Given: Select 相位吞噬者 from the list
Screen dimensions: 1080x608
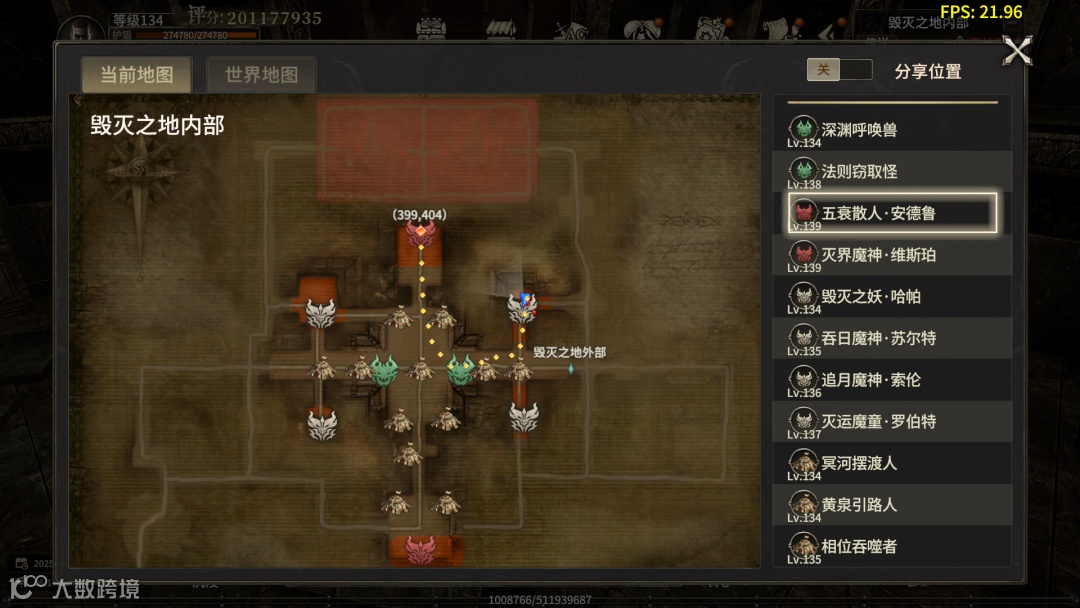Looking at the screenshot, I should coord(892,546).
